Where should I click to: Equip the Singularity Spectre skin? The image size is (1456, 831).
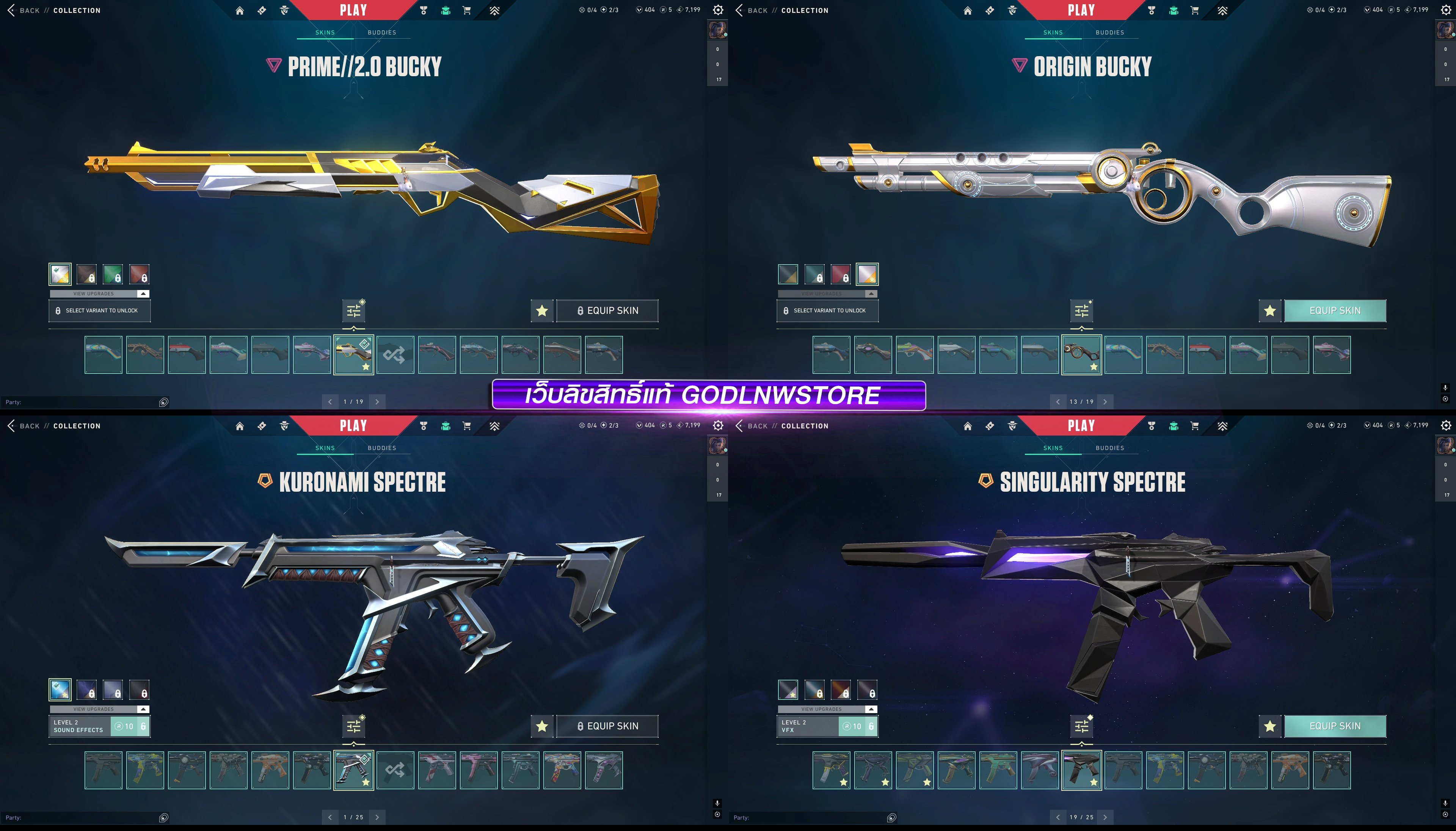(x=1334, y=726)
